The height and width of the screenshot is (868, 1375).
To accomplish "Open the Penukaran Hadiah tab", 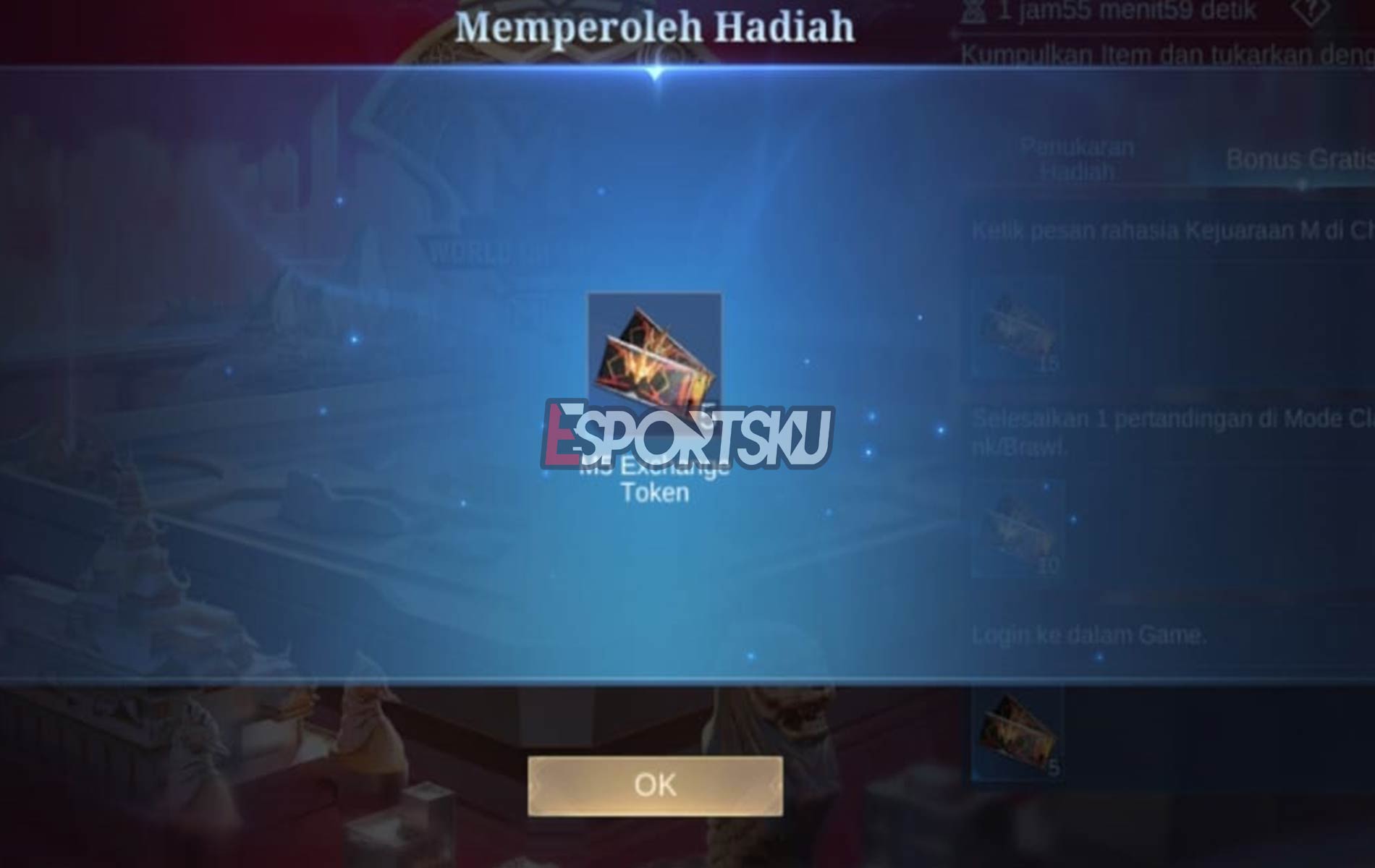I will (1076, 161).
